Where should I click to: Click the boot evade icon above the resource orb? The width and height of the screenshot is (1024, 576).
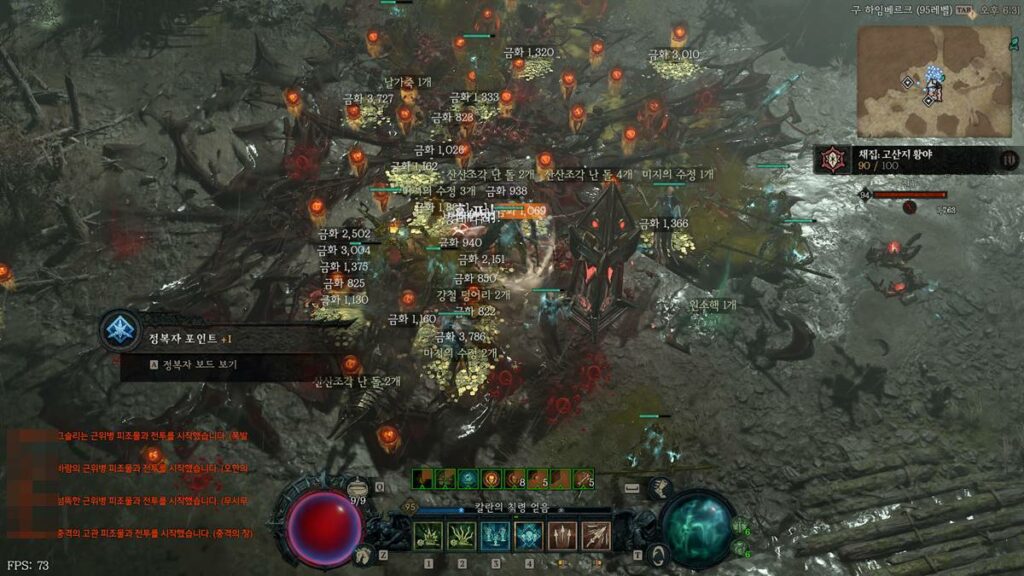point(659,488)
